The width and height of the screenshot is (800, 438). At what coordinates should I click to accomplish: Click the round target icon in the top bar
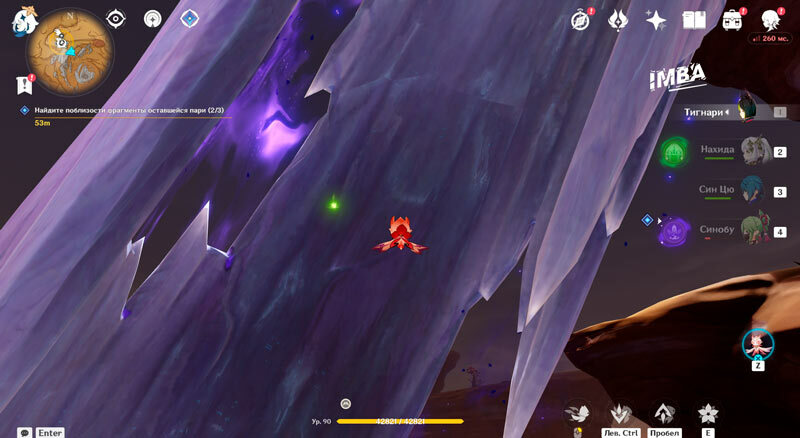click(152, 18)
